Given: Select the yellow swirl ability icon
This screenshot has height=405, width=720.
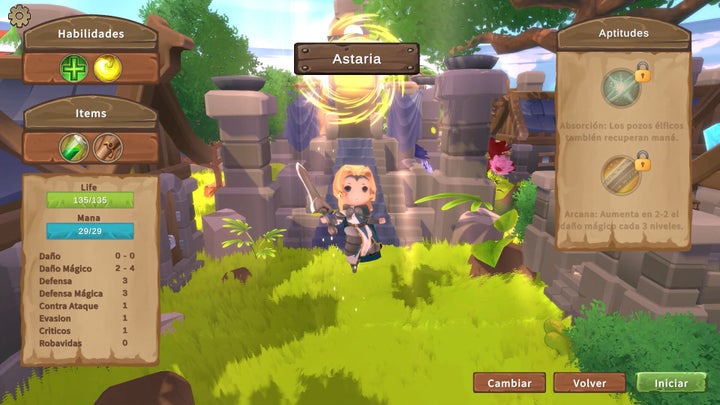Looking at the screenshot, I should click(x=107, y=68).
